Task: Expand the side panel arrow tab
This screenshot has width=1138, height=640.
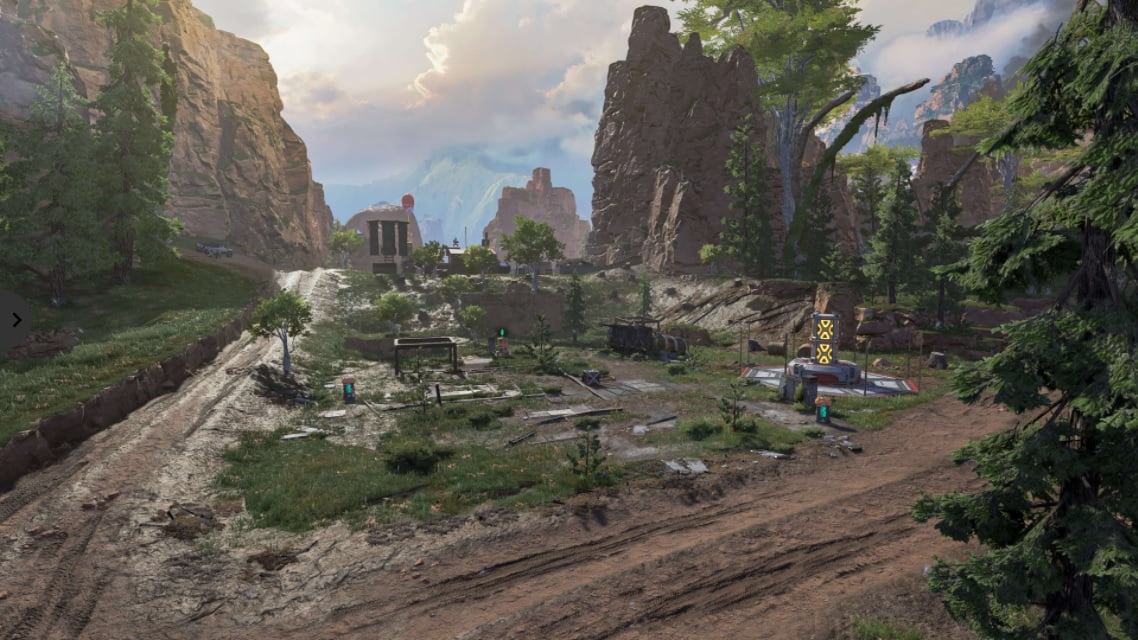Action: 15,320
